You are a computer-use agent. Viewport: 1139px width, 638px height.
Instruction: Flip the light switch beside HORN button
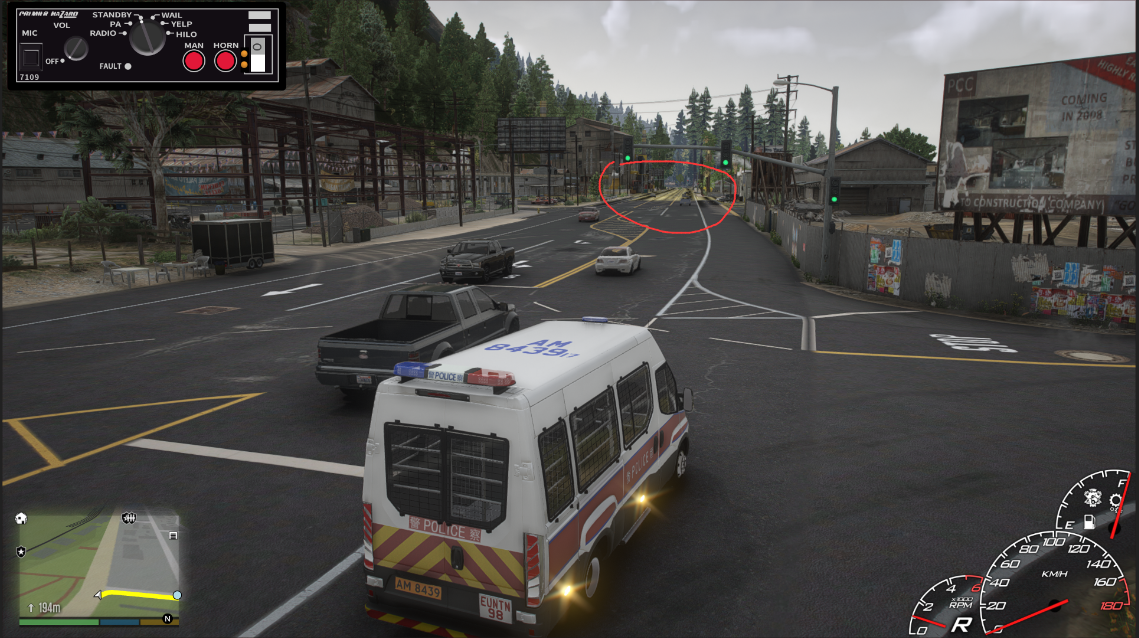(x=258, y=55)
